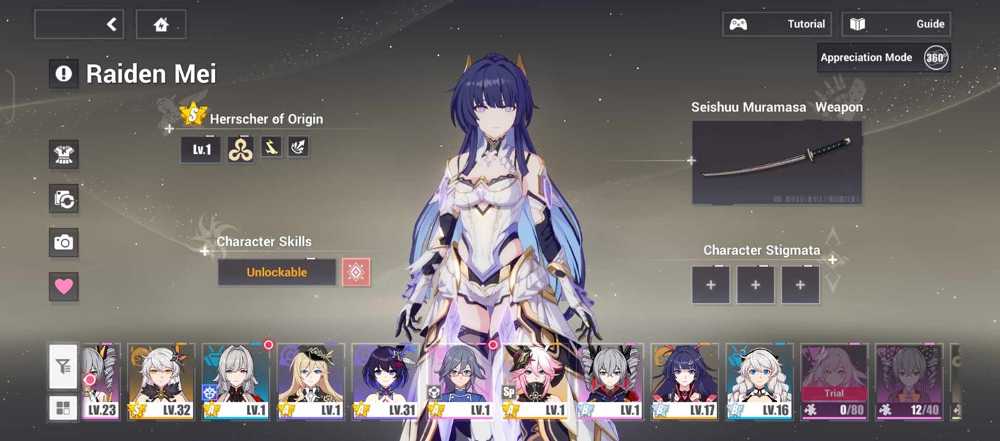The width and height of the screenshot is (1000, 441).
Task: Open the Guide
Action: [x=896, y=24]
